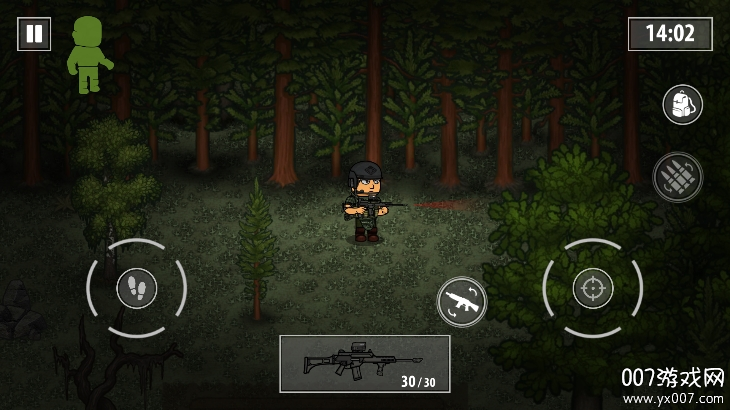Tap the crosshair aim button
730x410 pixels.
593,289
